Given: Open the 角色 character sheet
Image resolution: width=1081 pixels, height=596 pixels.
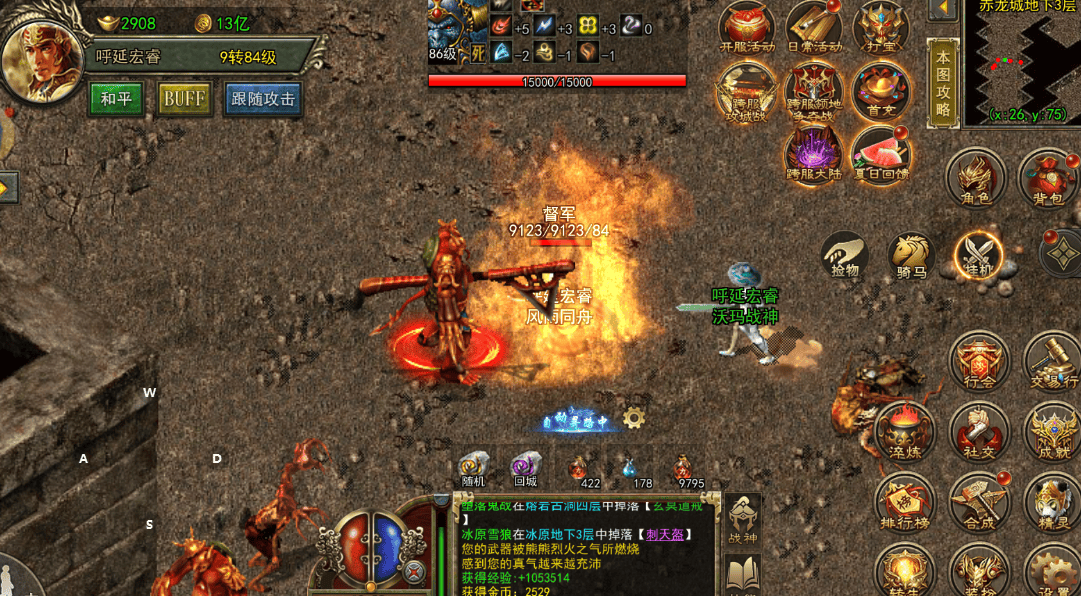Looking at the screenshot, I should click(x=975, y=178).
